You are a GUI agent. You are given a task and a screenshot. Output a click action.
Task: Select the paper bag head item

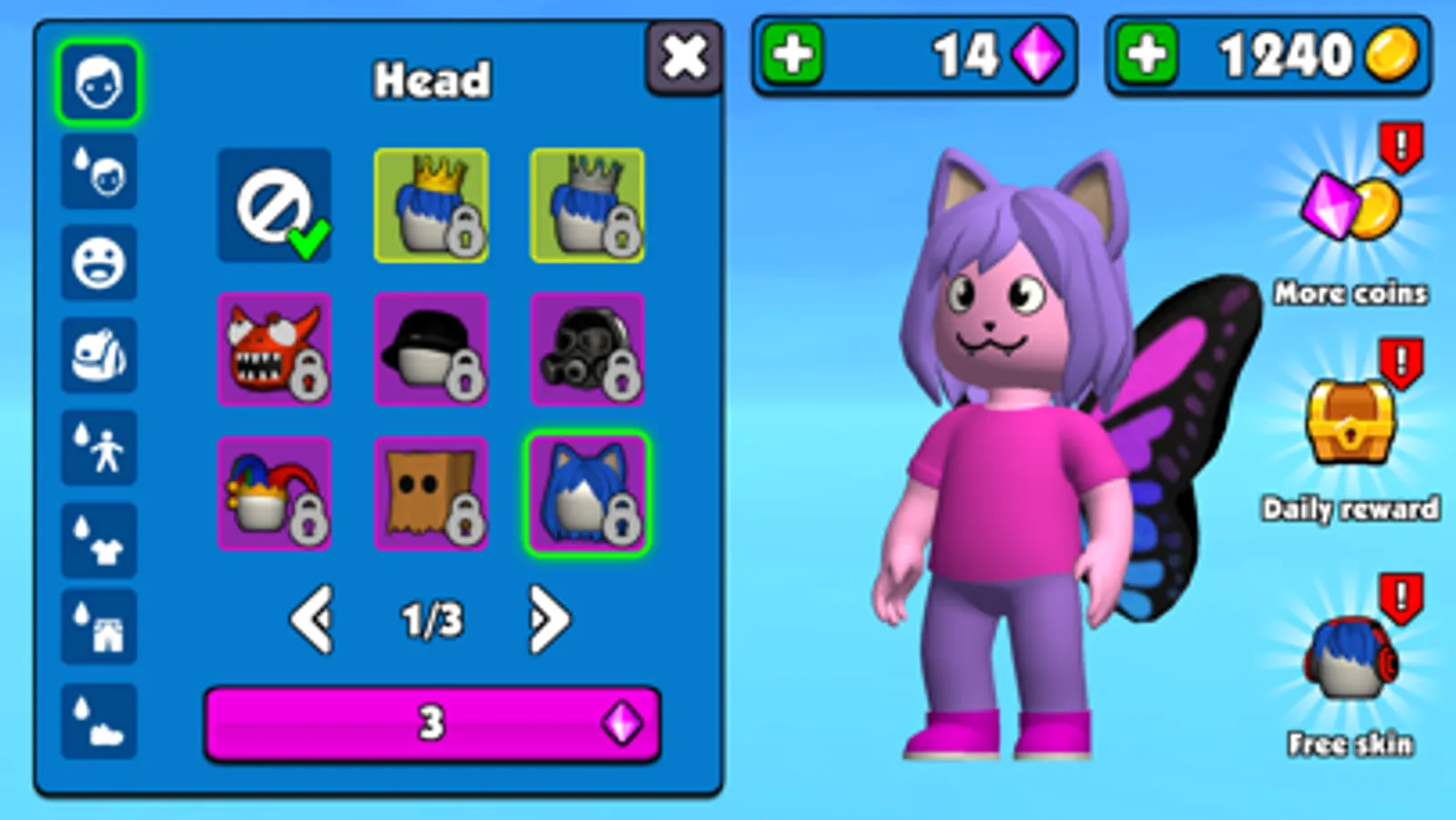(431, 492)
